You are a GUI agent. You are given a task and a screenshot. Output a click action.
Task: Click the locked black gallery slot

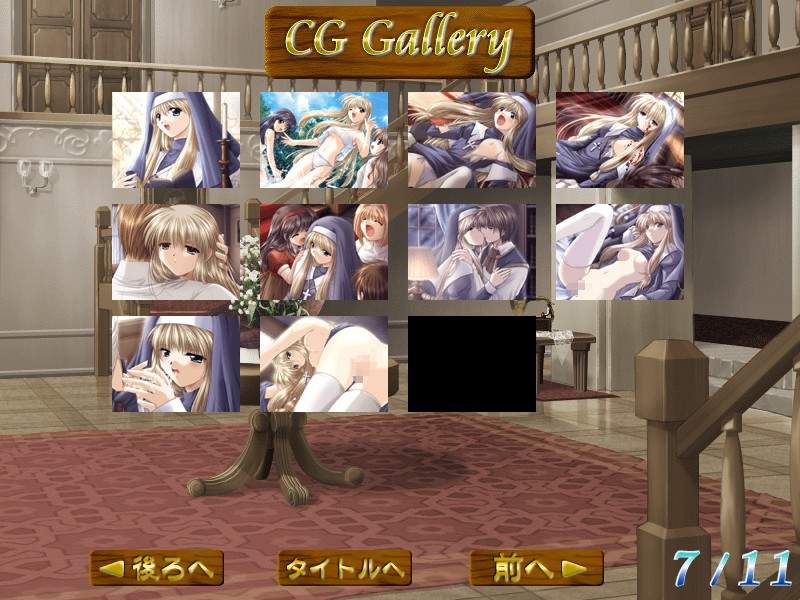(x=472, y=364)
